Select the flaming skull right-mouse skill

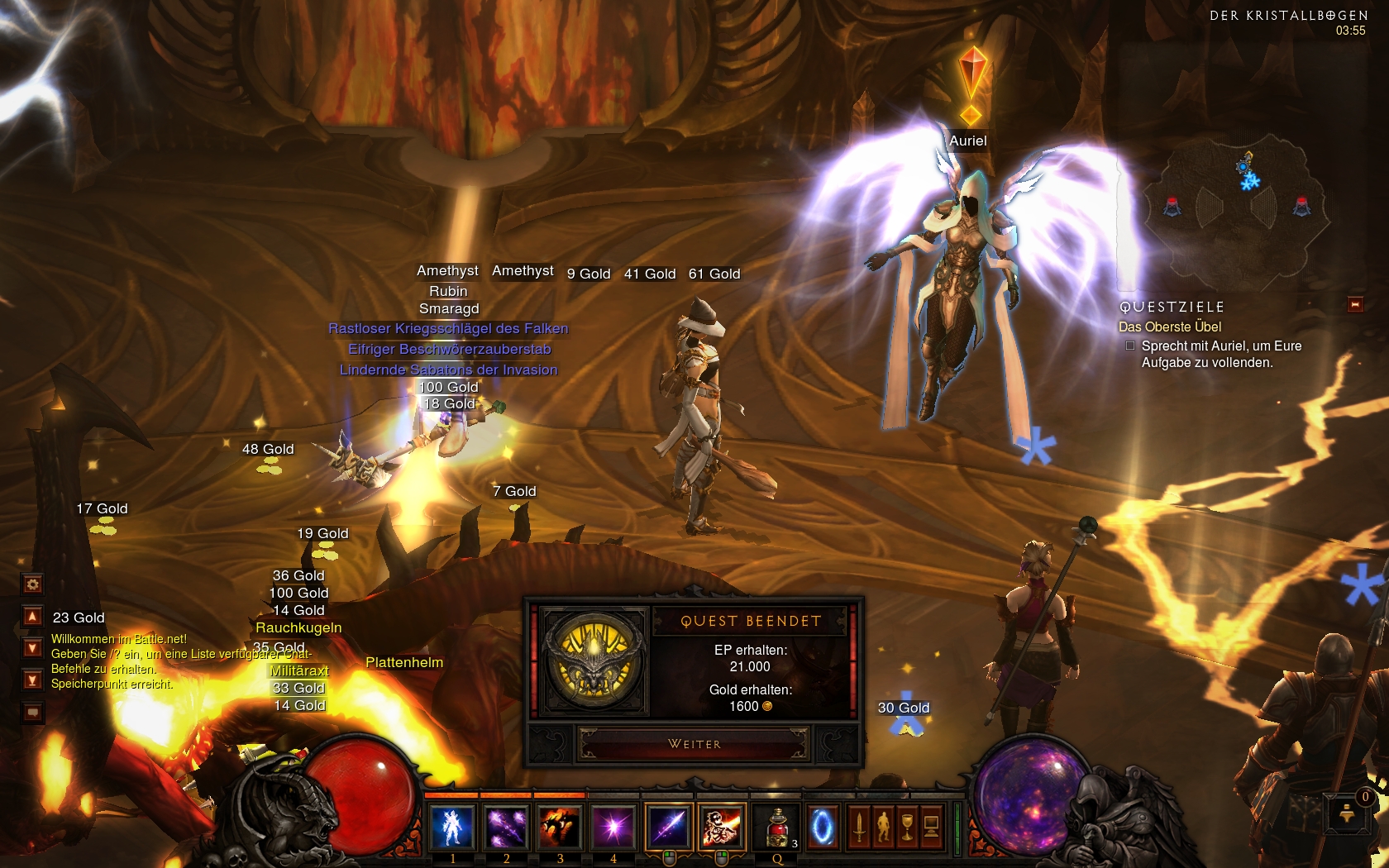[721, 827]
